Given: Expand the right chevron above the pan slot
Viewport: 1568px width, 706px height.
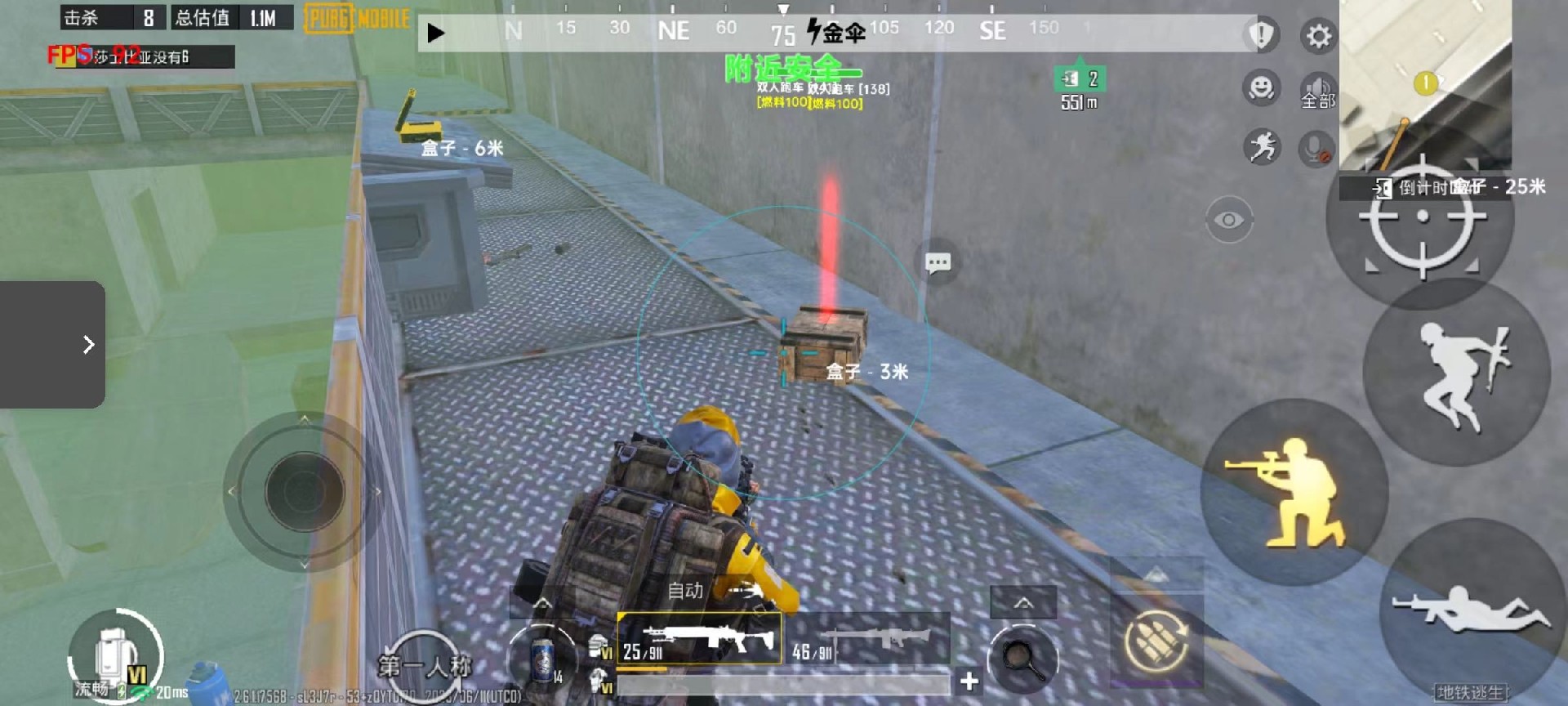Looking at the screenshot, I should click(1023, 601).
